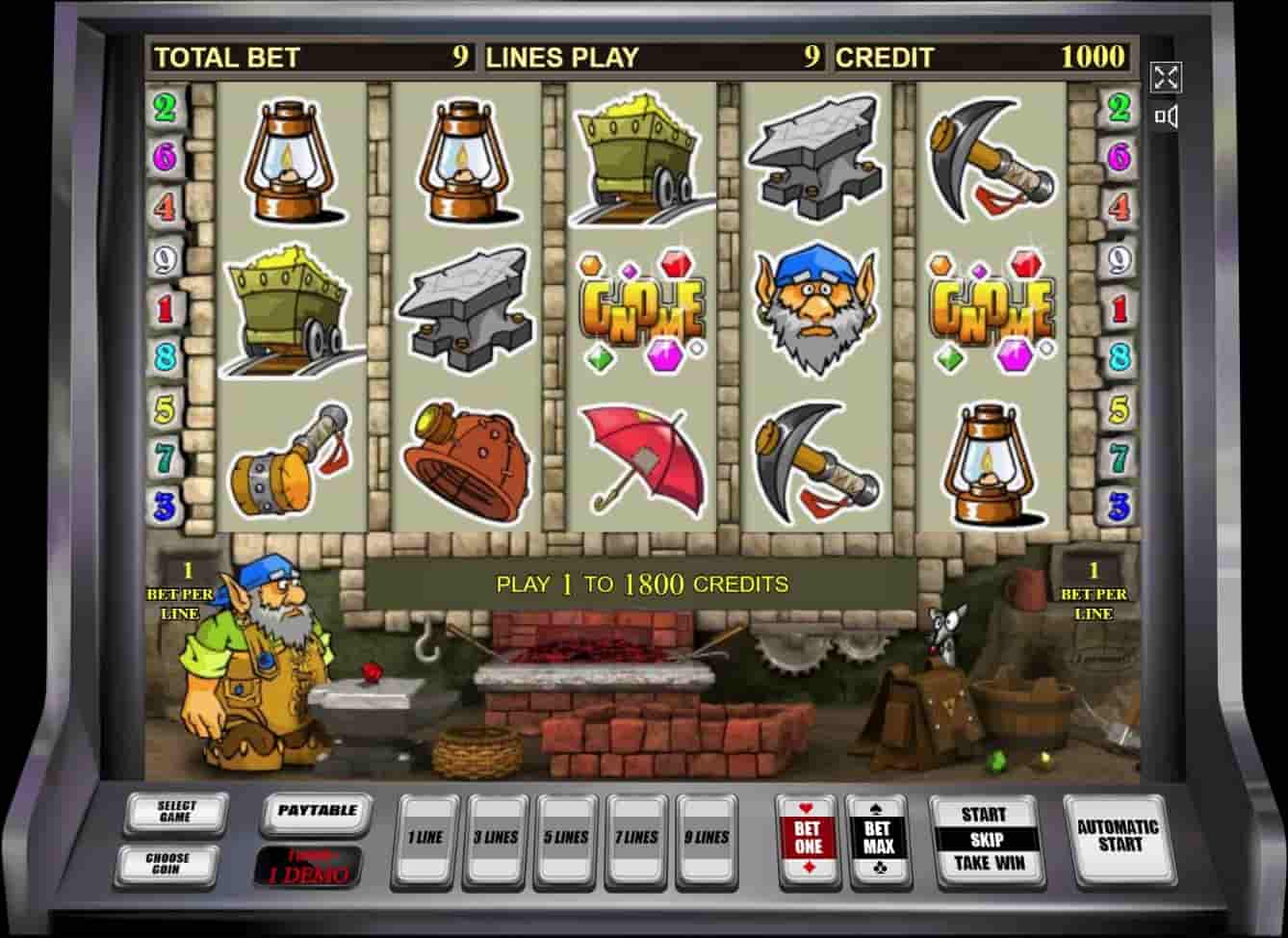Activate 5 Lines play

pyautogui.click(x=566, y=838)
